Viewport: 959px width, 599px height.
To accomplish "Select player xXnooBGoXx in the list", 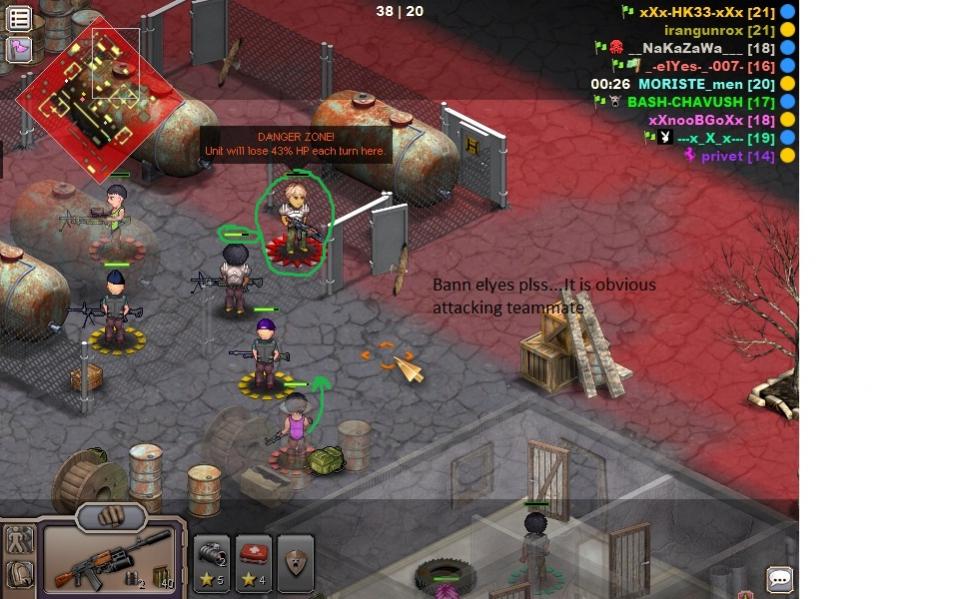I will 711,120.
